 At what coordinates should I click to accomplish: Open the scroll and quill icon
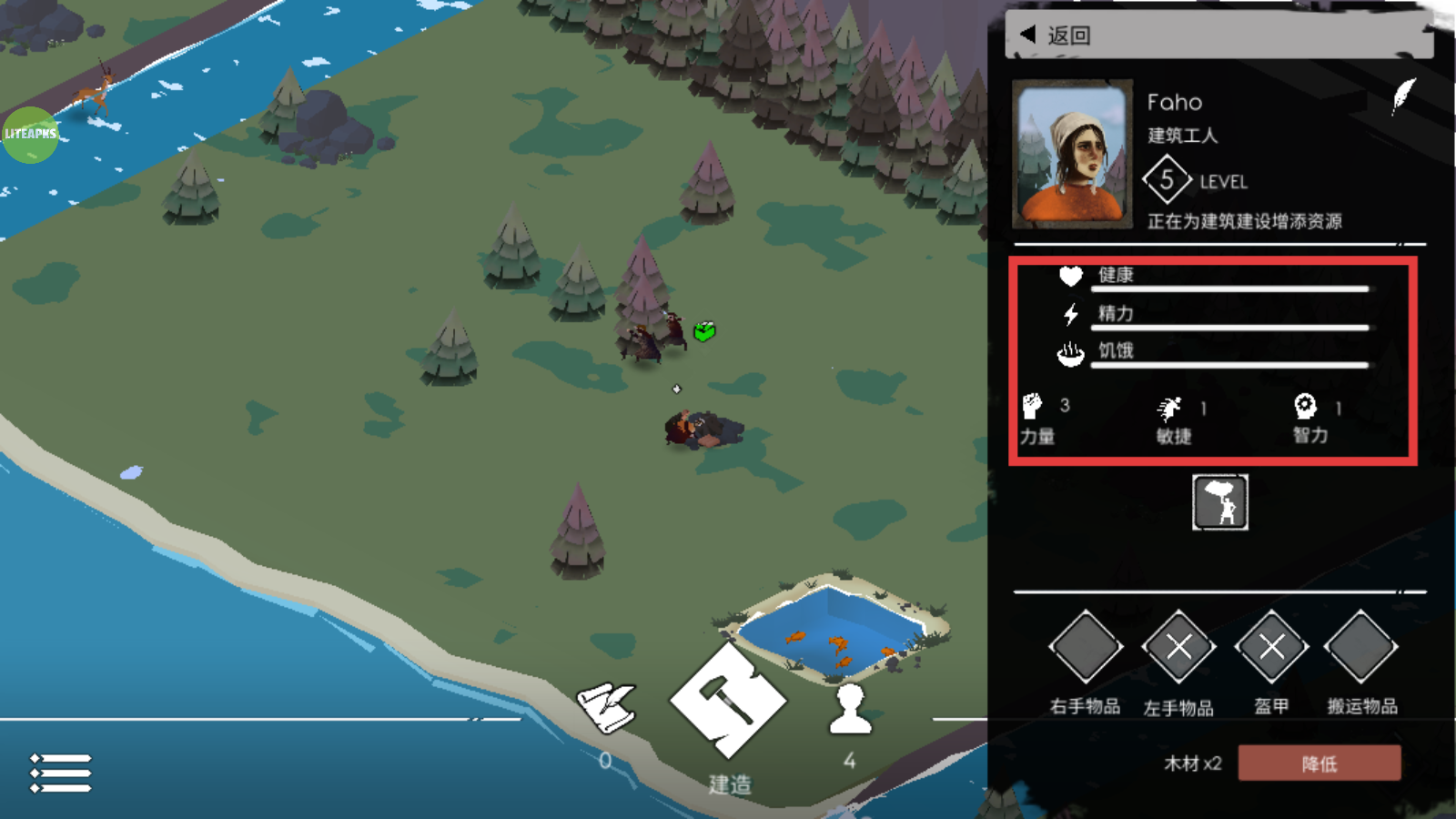pyautogui.click(x=606, y=708)
